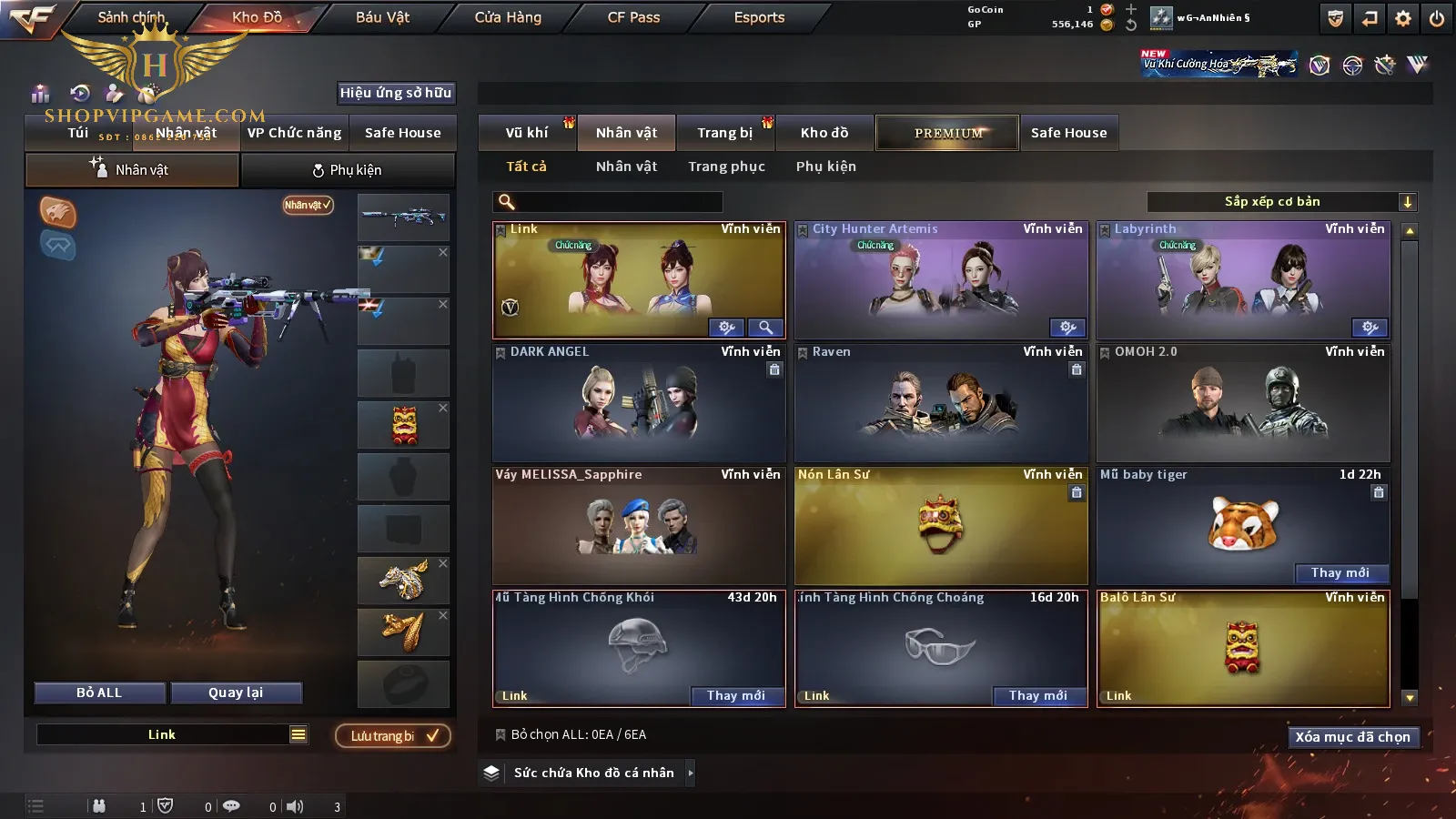
Task: Select the Trang phục filter
Action: [x=726, y=167]
